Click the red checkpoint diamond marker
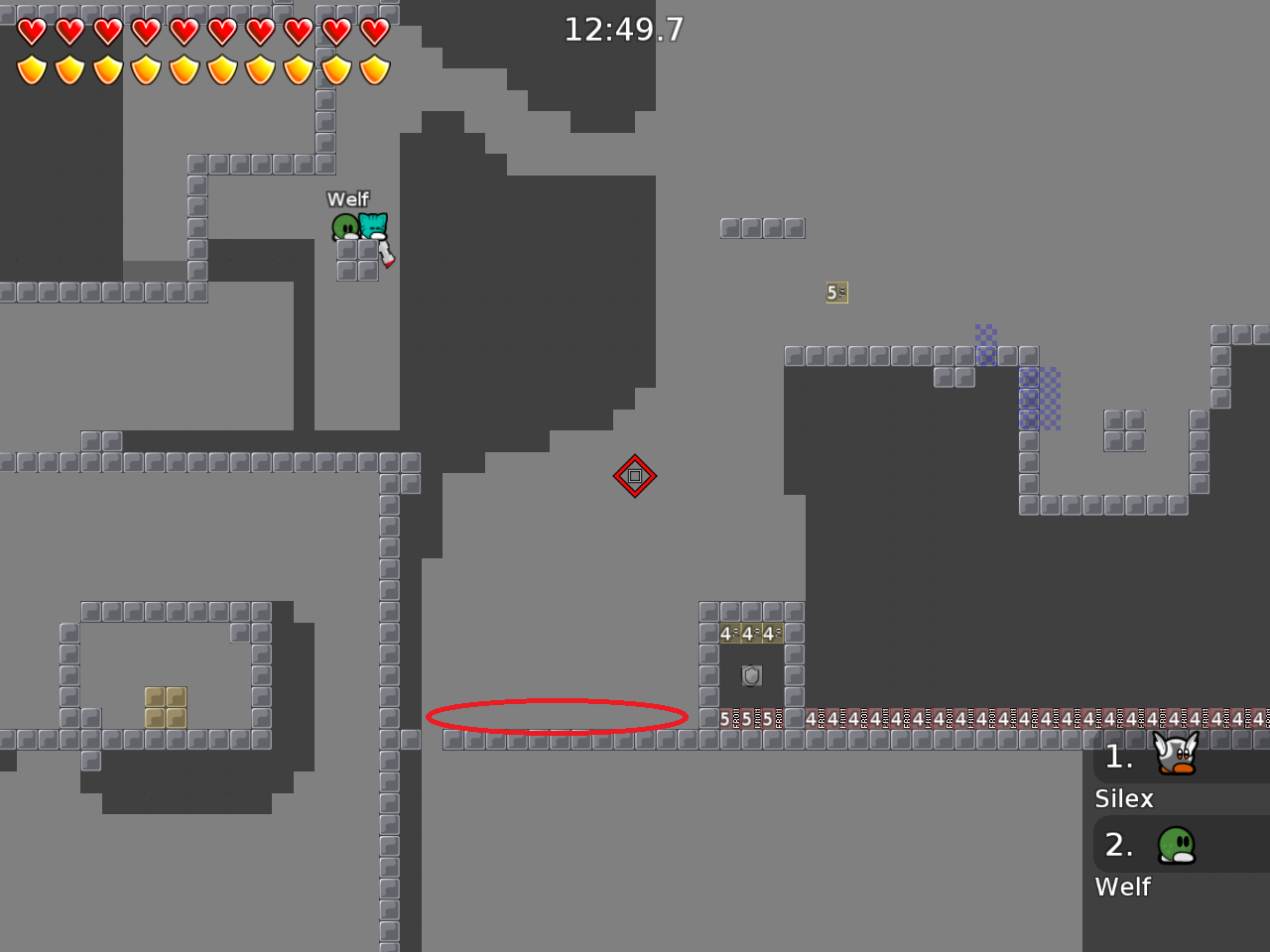Screen dimensions: 1270x952 pyautogui.click(x=635, y=476)
